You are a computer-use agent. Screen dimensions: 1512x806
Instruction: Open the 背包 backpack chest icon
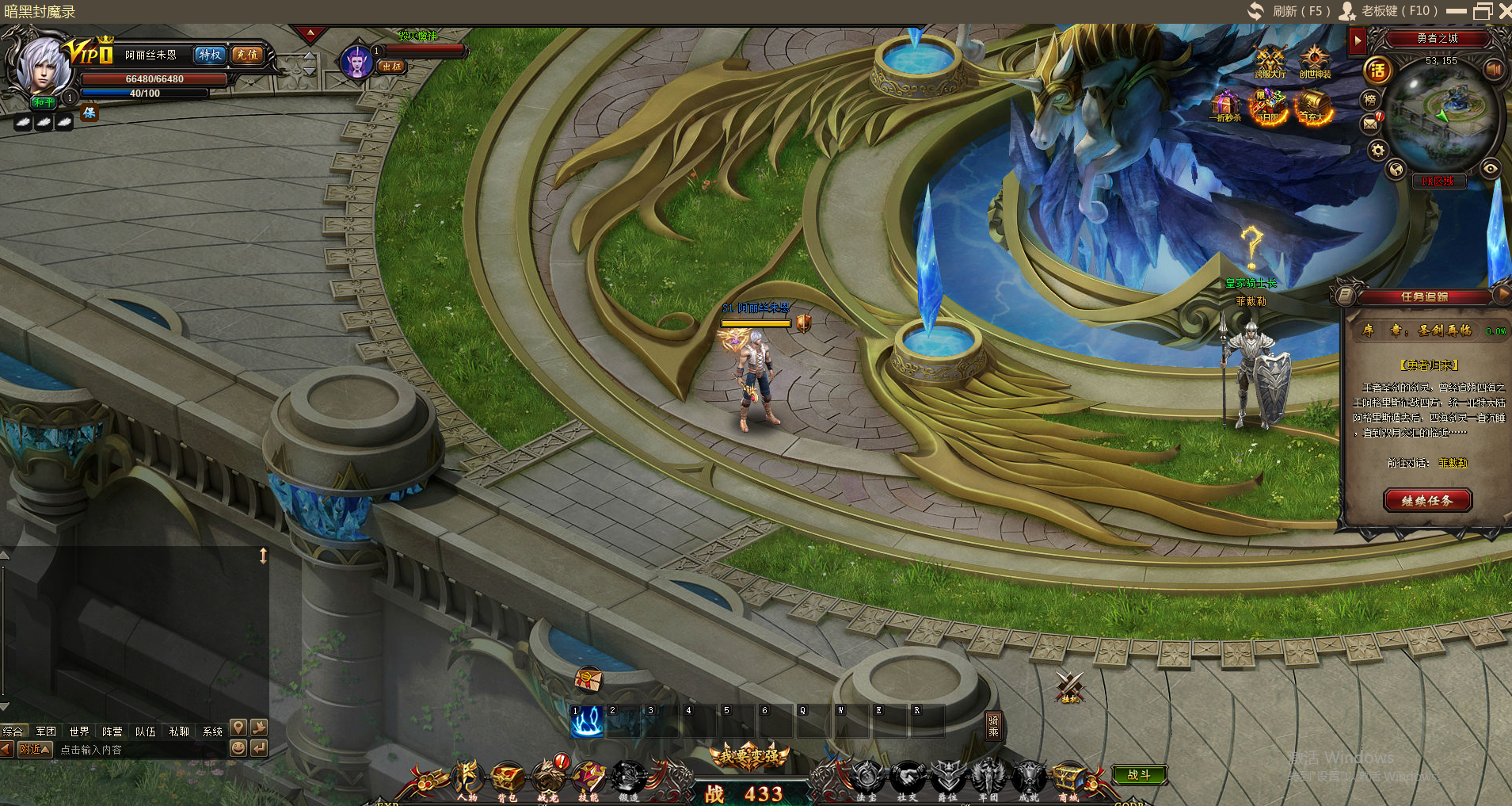pos(507,778)
